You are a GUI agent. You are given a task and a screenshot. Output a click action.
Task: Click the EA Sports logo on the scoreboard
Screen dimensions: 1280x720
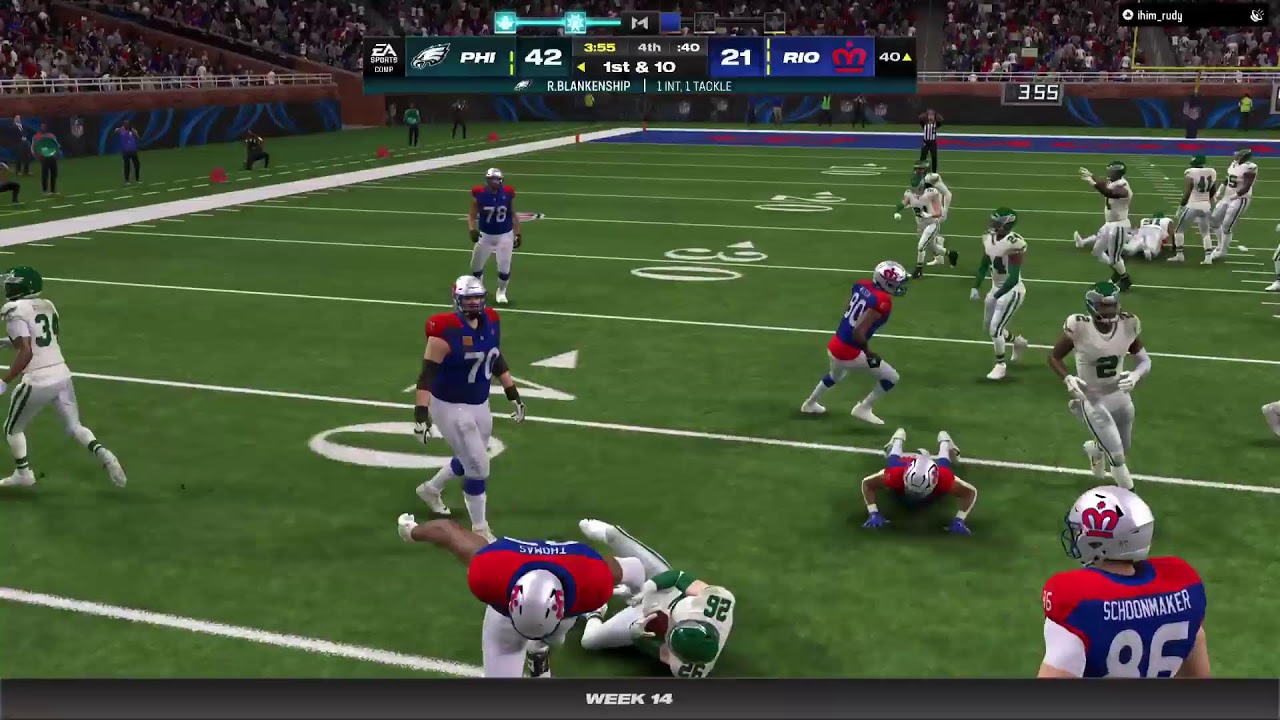[384, 57]
